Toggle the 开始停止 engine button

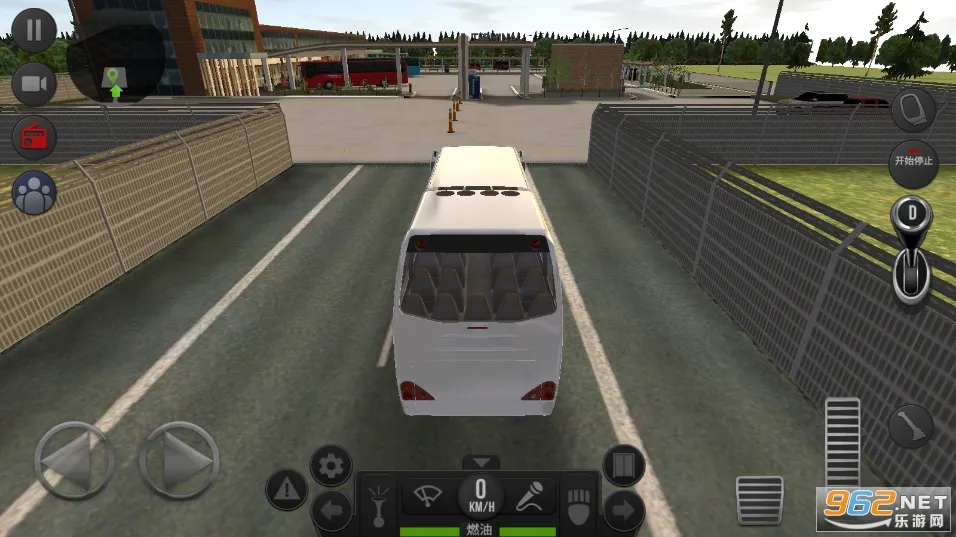pos(912,164)
